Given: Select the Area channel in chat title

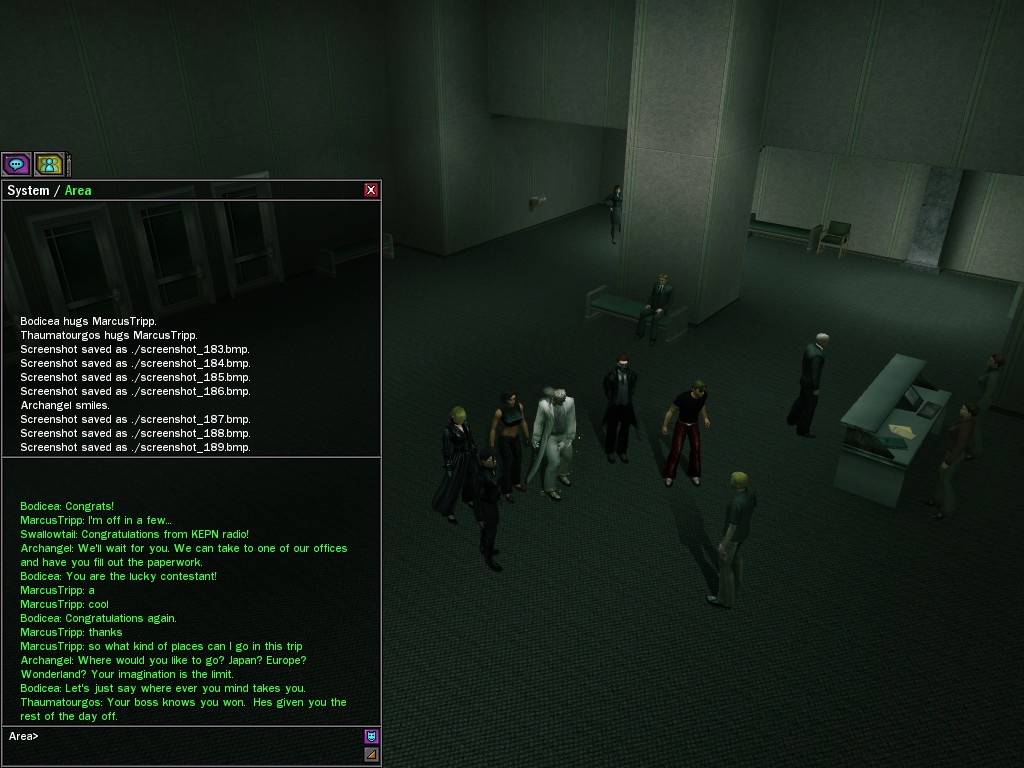Looking at the screenshot, I should pyautogui.click(x=78, y=190).
